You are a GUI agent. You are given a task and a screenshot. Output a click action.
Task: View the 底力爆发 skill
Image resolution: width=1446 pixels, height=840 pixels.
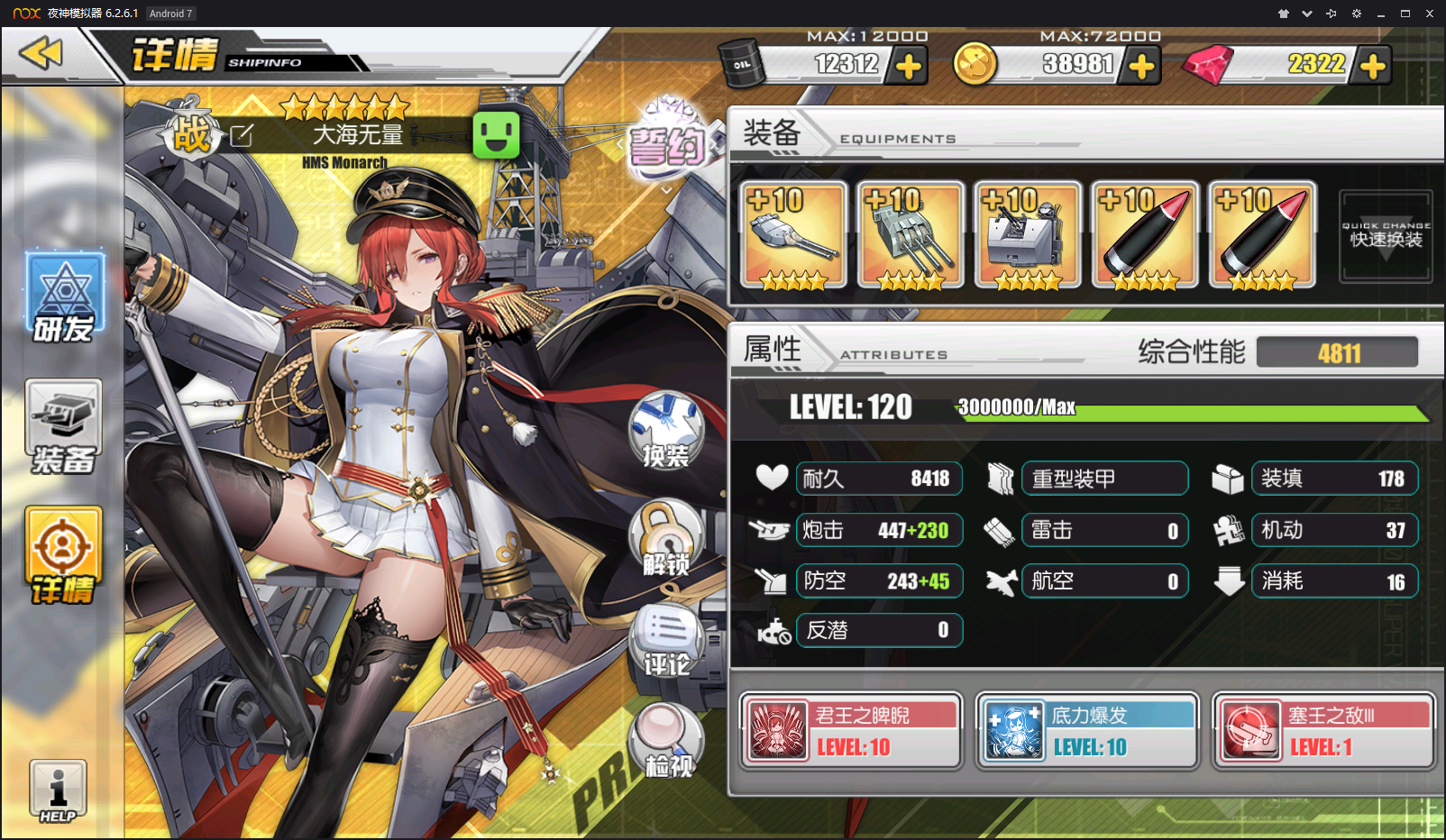click(1087, 731)
